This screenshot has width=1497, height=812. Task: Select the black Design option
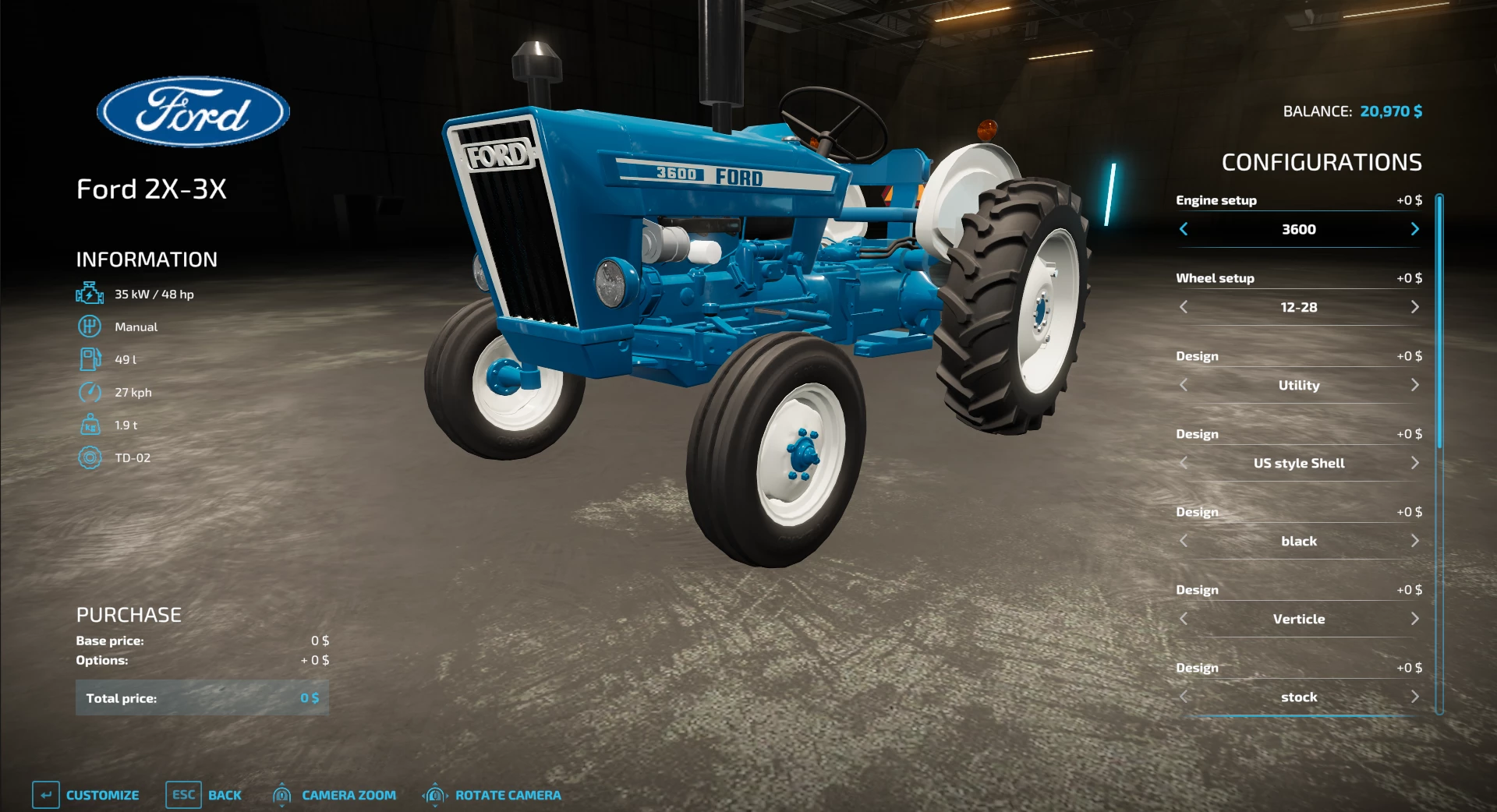click(x=1298, y=541)
